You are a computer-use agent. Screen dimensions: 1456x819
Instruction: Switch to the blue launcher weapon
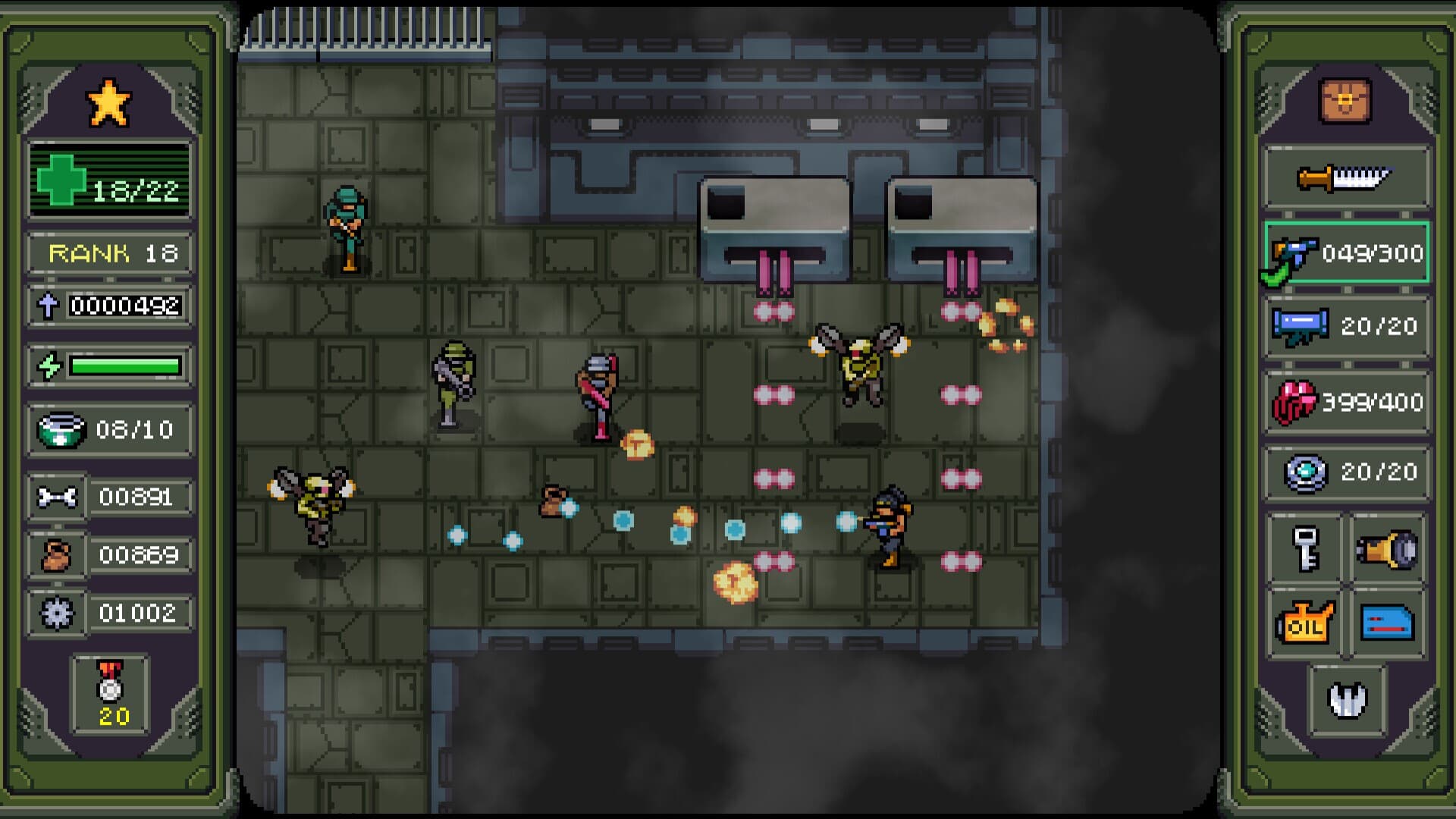pos(1347,326)
